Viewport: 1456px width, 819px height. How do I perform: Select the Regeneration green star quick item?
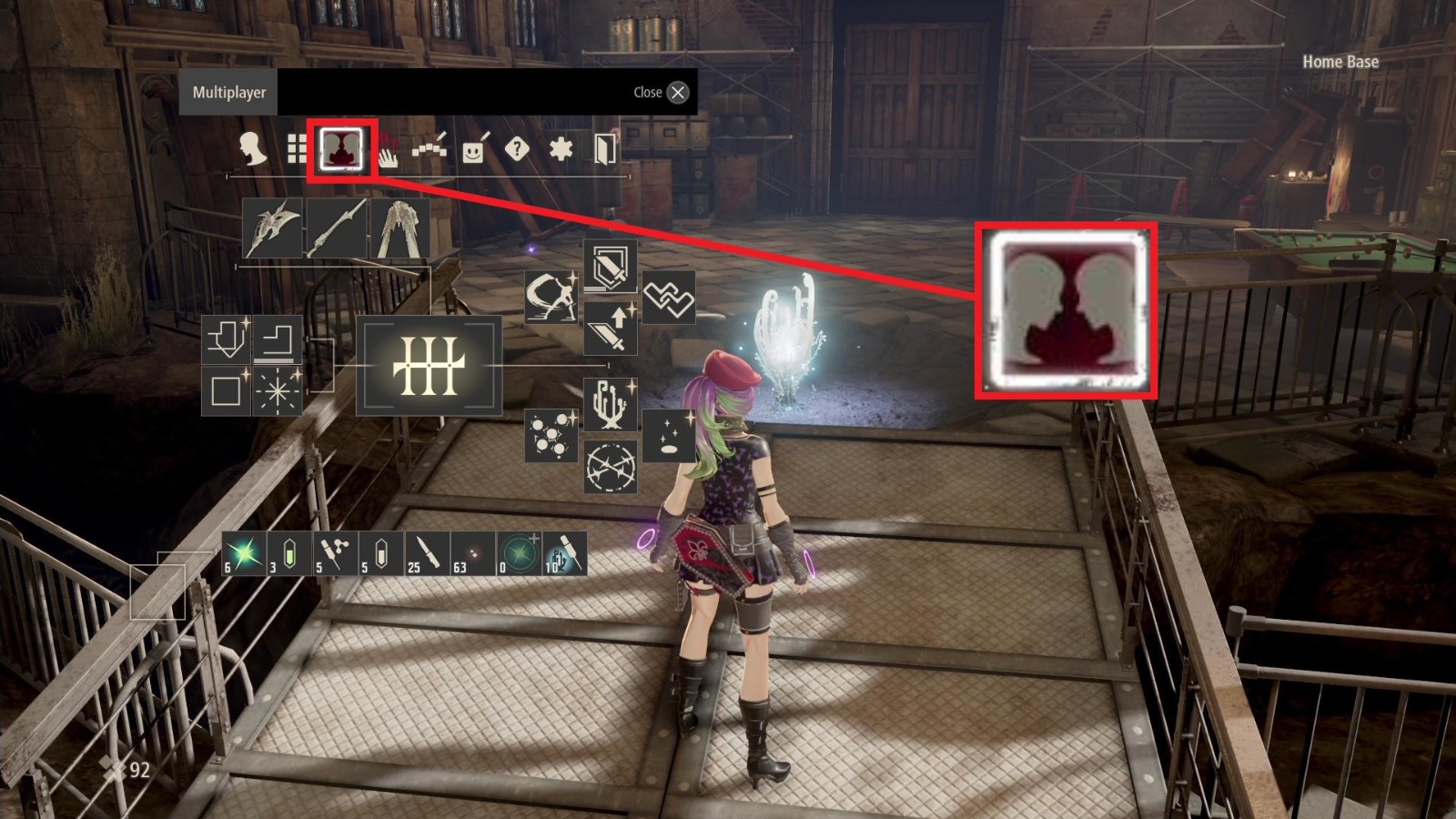[243, 552]
